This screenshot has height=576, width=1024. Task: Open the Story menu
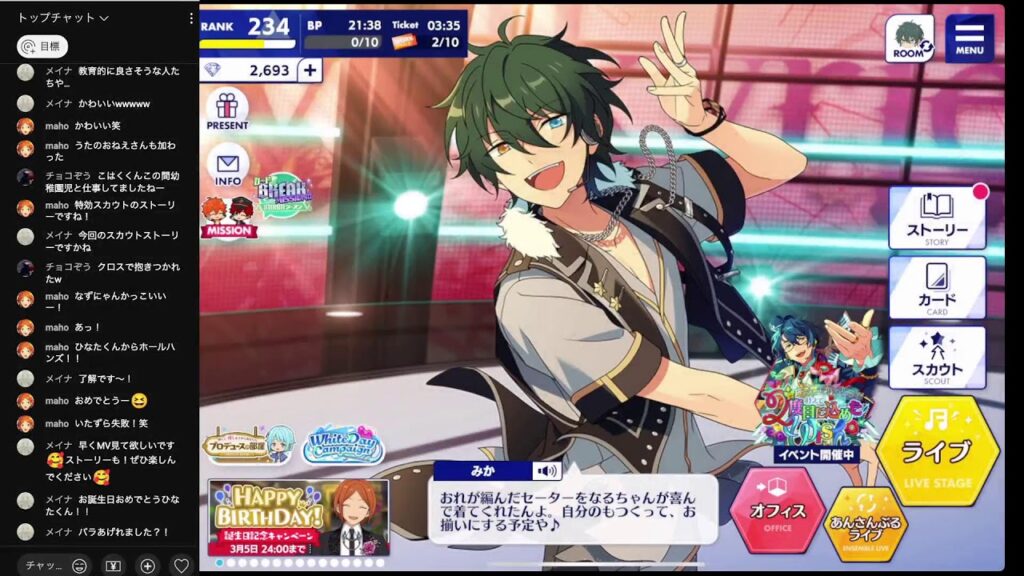tap(937, 218)
